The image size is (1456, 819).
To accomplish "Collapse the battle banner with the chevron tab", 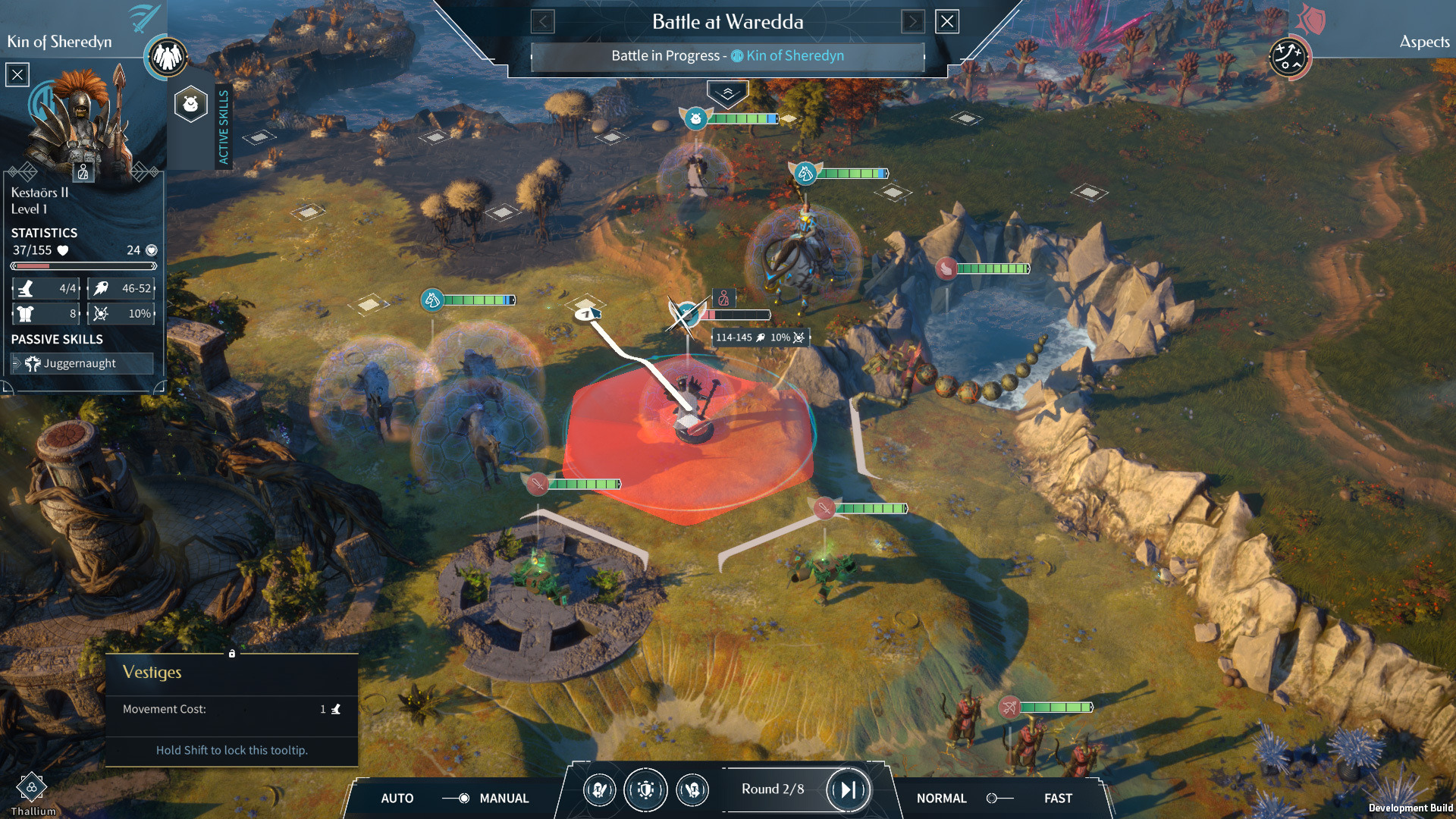I will [x=727, y=93].
